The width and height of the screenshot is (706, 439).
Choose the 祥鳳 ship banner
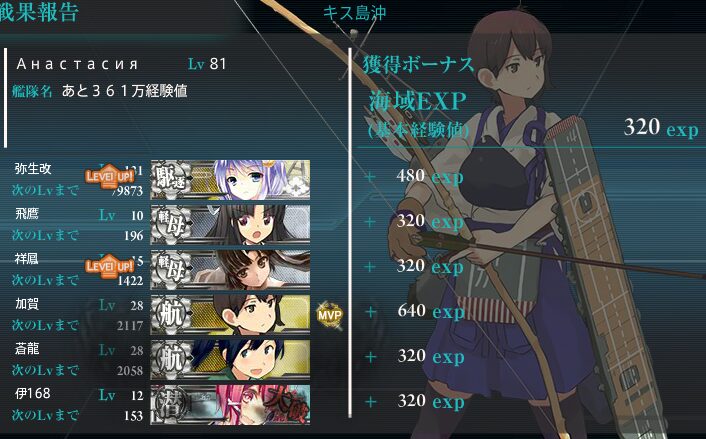pyautogui.click(x=230, y=269)
